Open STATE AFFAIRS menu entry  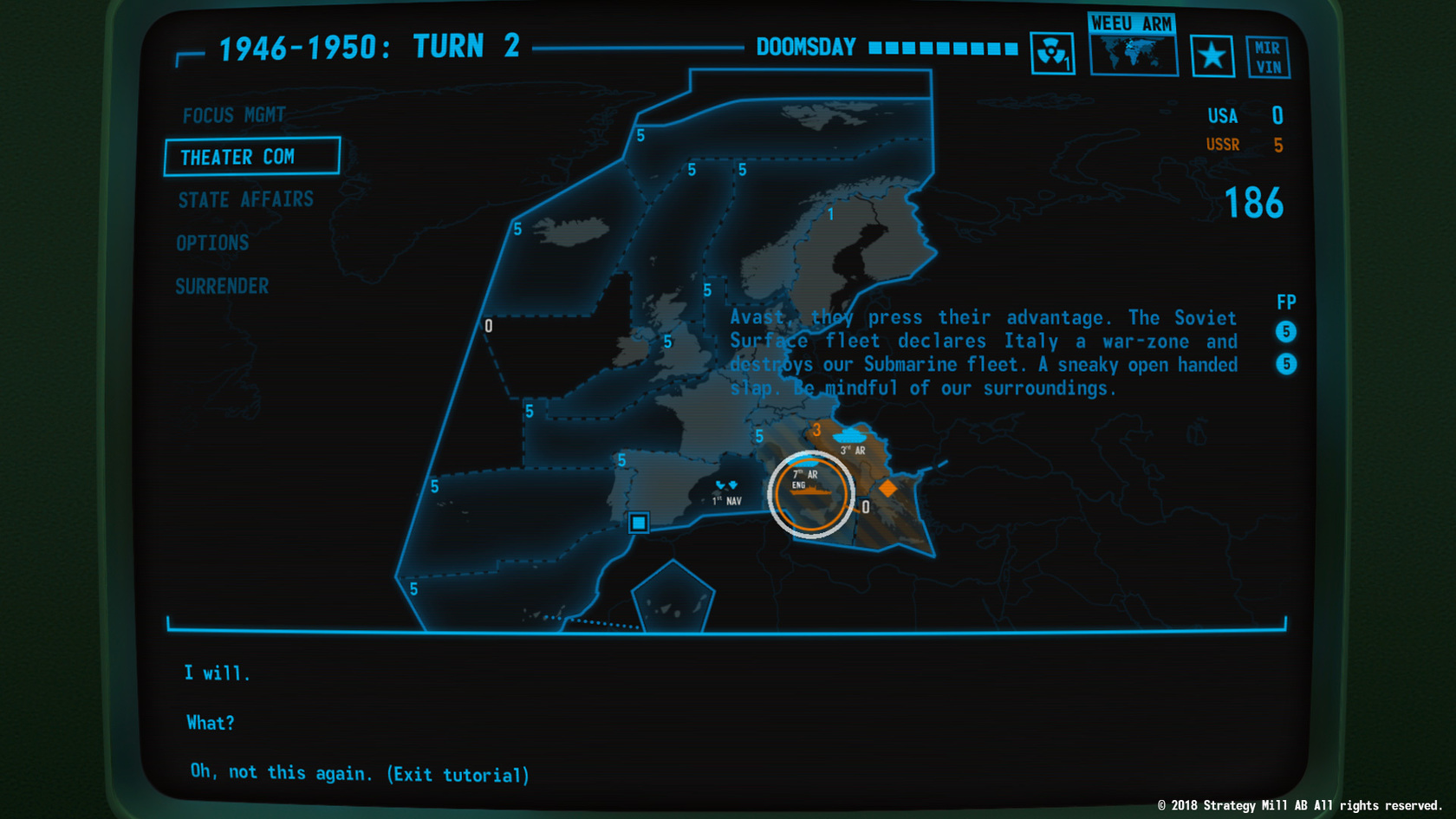click(x=246, y=199)
